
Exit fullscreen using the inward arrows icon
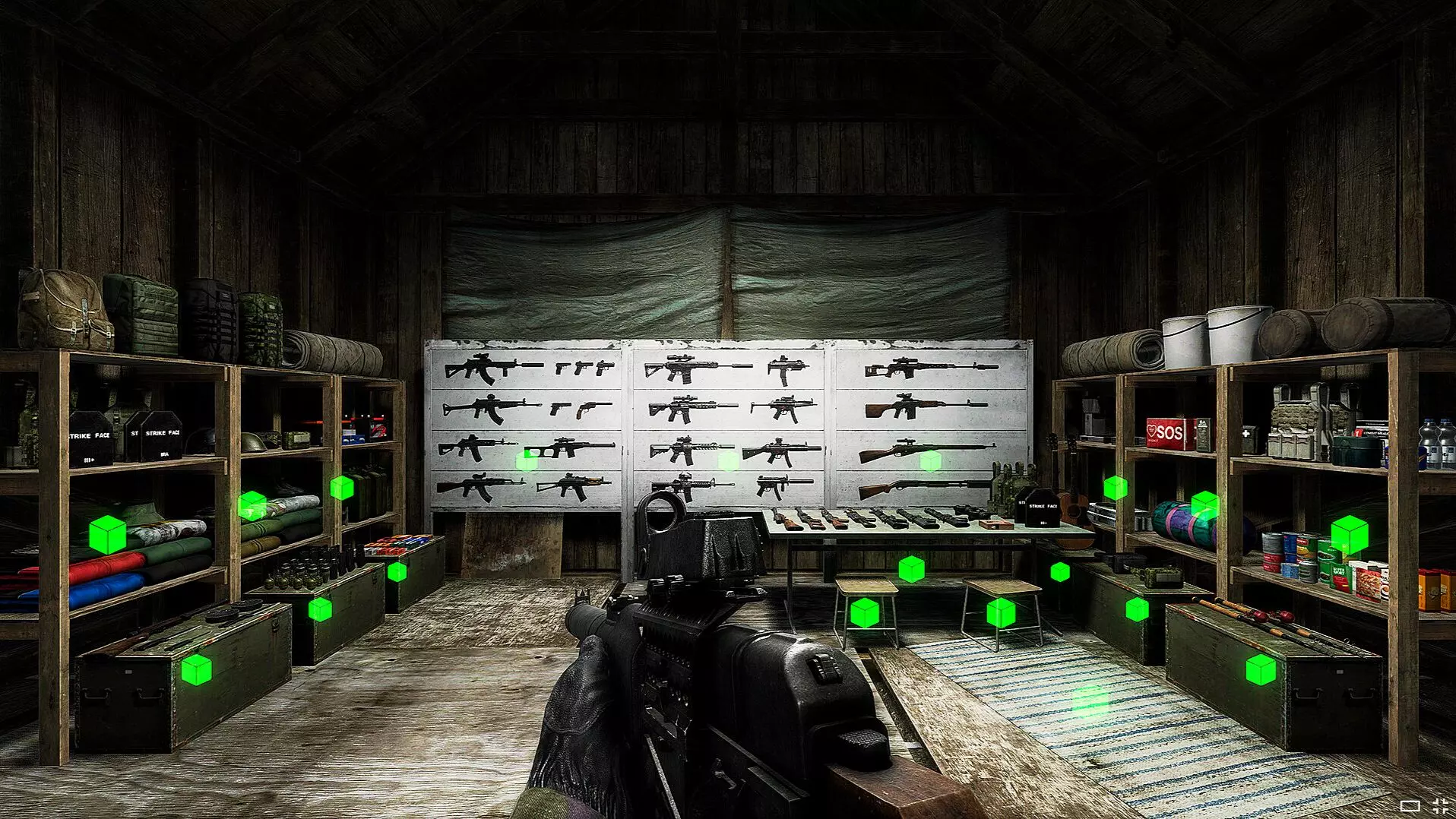(x=1440, y=806)
